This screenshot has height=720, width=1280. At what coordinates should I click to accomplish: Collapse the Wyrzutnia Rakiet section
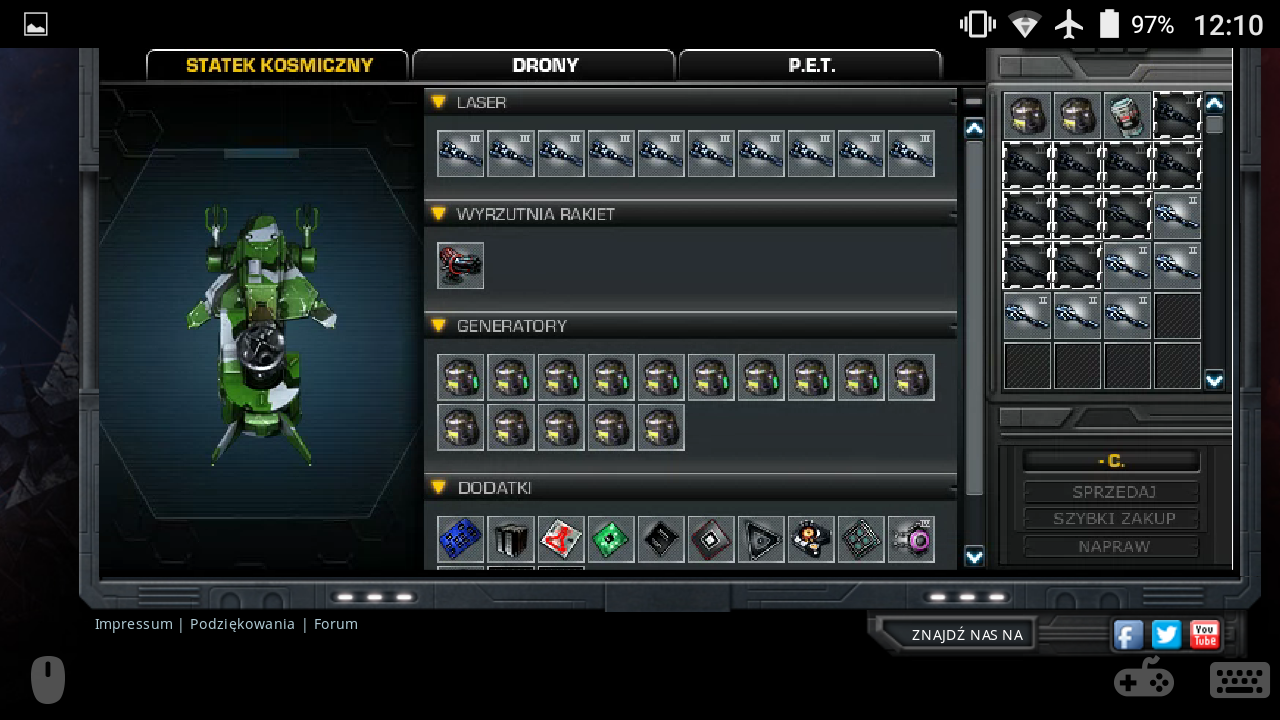[x=439, y=214]
